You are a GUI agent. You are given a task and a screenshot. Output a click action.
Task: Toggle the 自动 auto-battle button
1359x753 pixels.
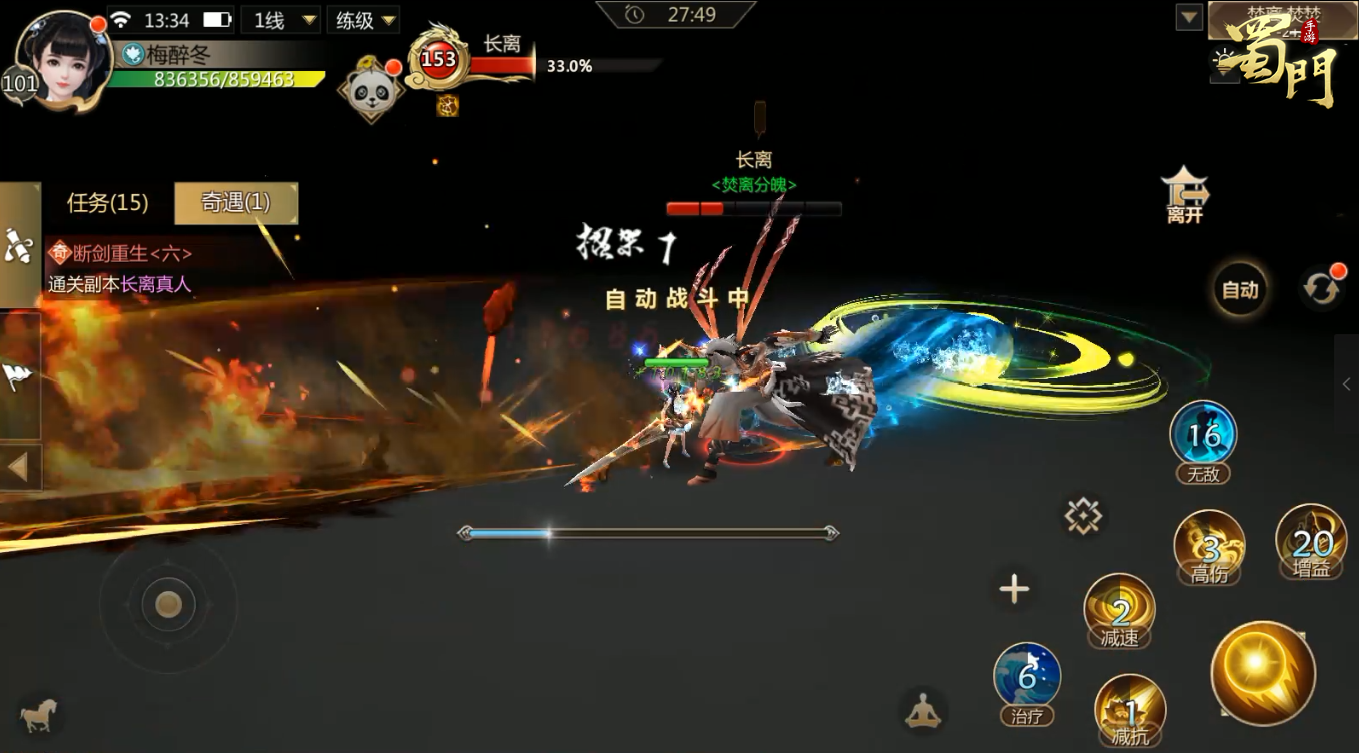1240,290
